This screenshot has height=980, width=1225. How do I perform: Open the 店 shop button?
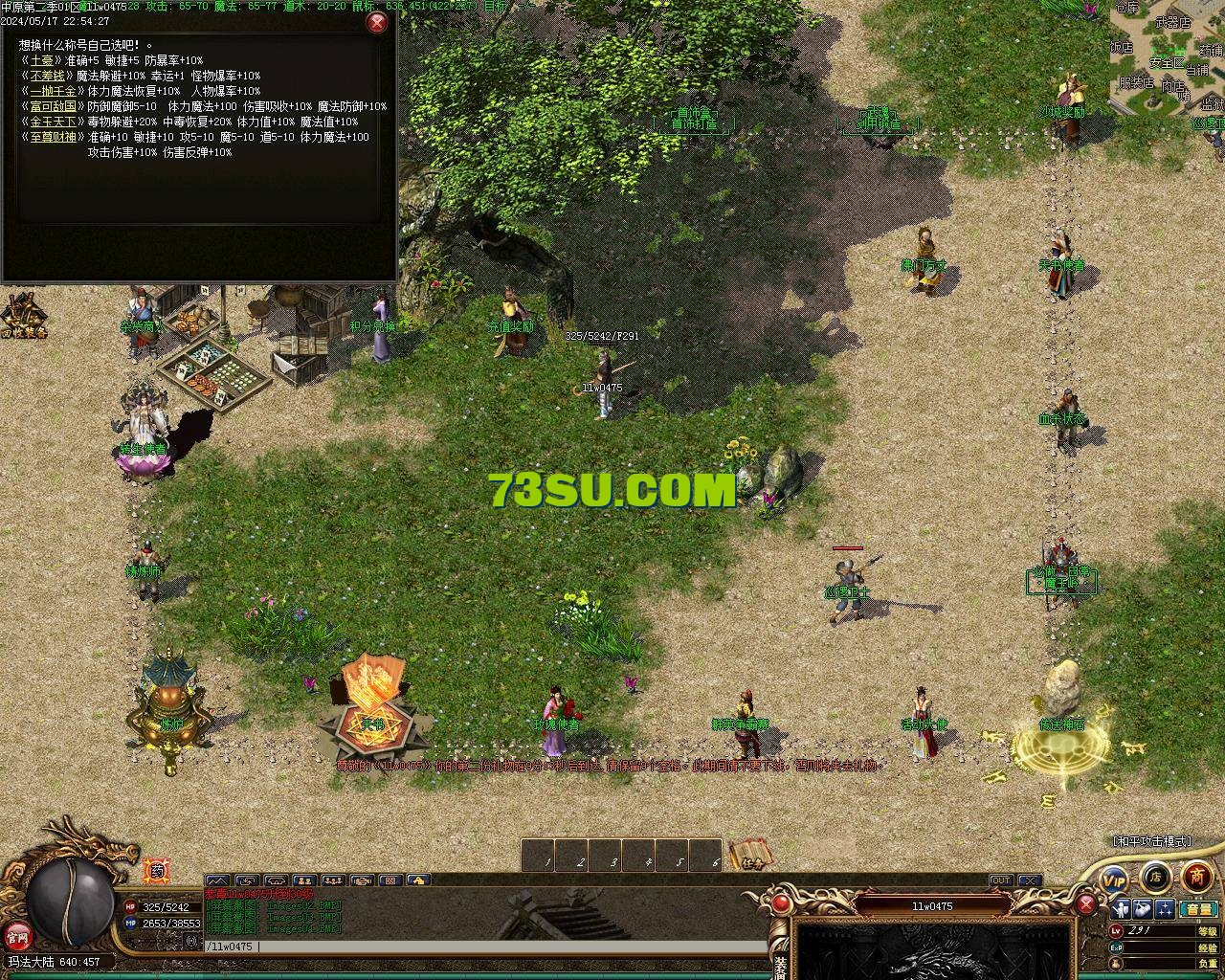pos(1155,876)
